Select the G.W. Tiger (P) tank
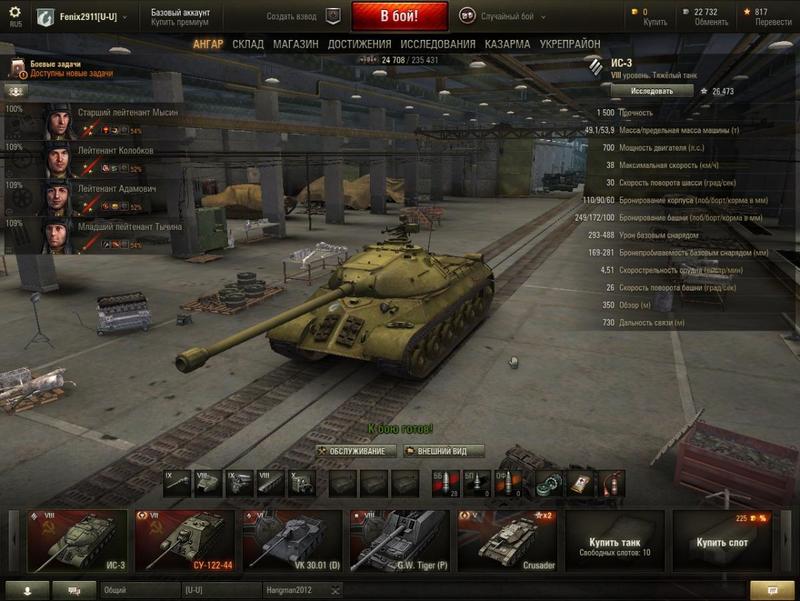The image size is (800, 601). 399,541
